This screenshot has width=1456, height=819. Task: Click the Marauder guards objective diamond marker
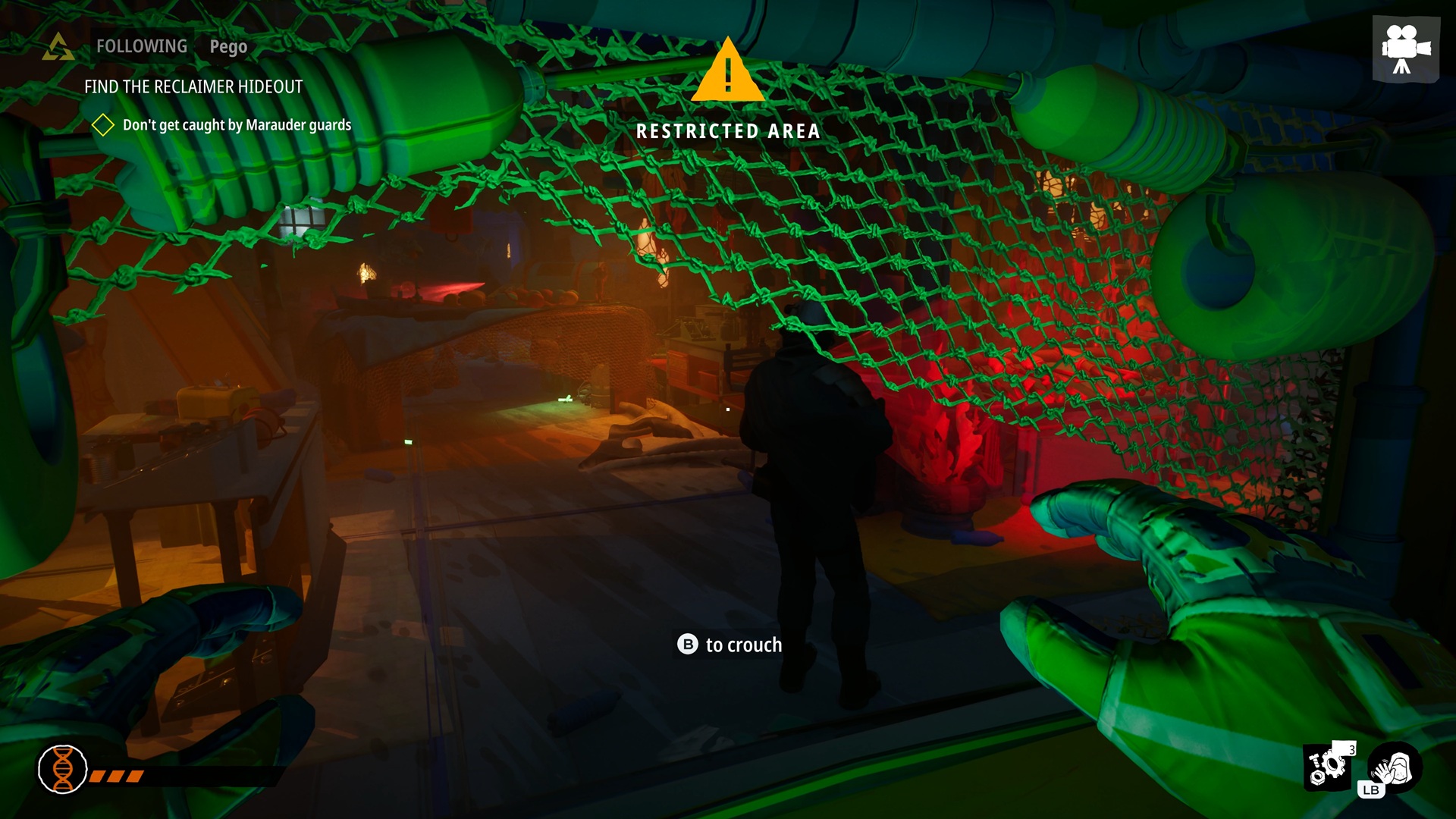[102, 125]
